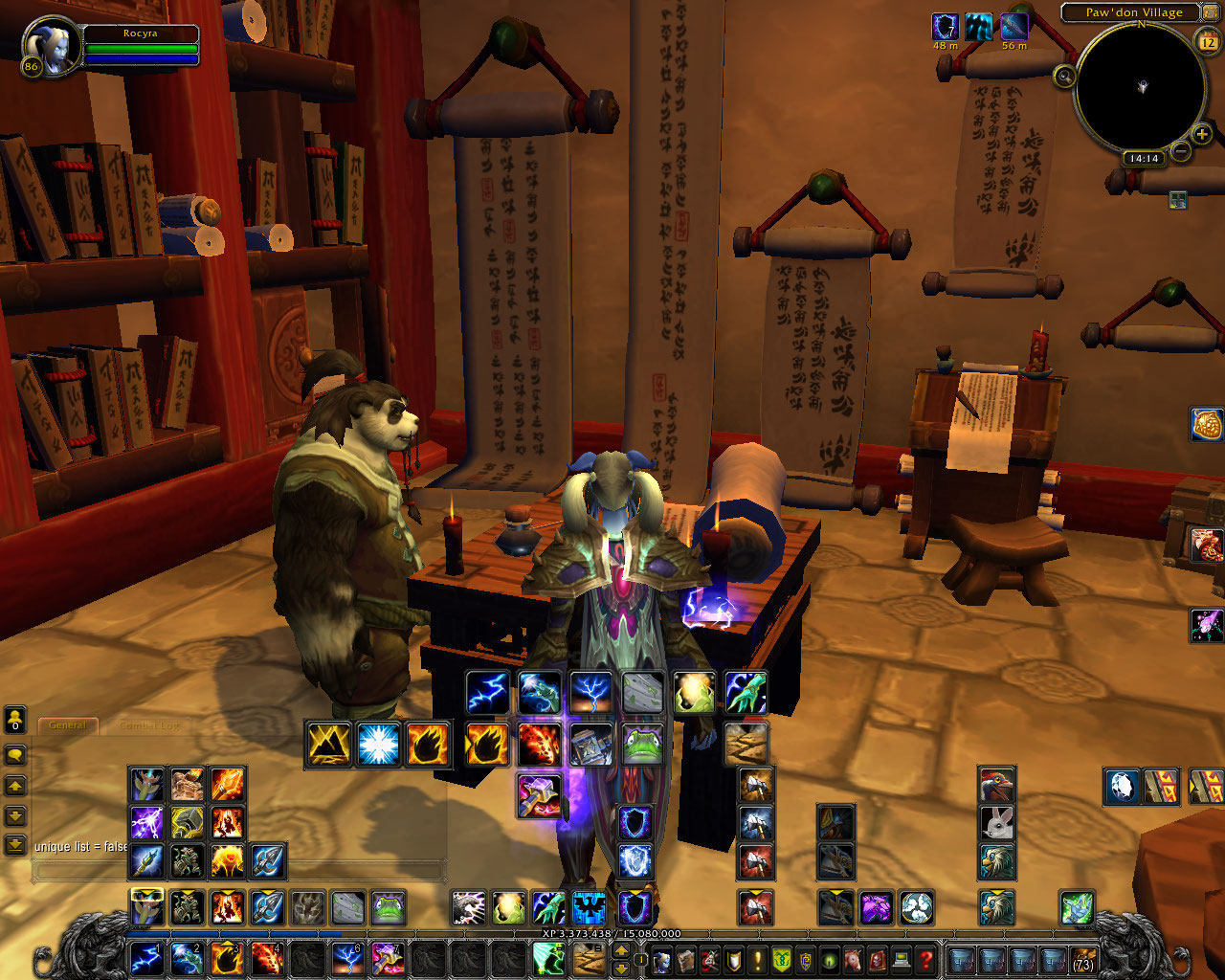Open the calendar showing day 12
Screen dimensions: 1225x980
pyautogui.click(x=1208, y=42)
